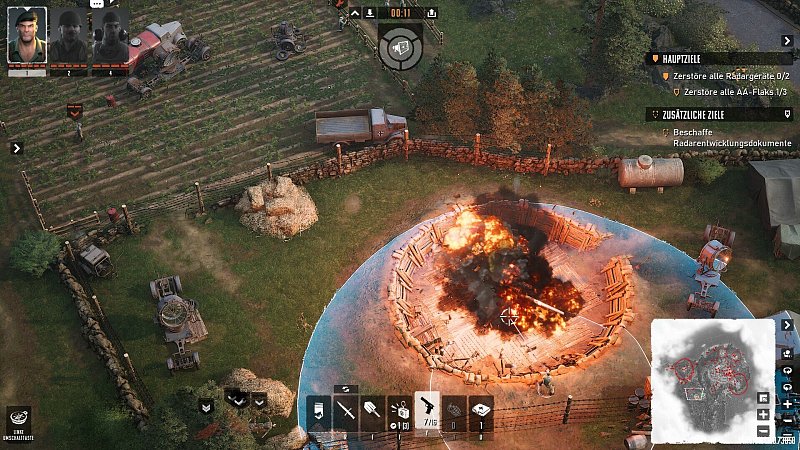
Task: Click the swap arrows above the action bar
Action: (x=347, y=388)
